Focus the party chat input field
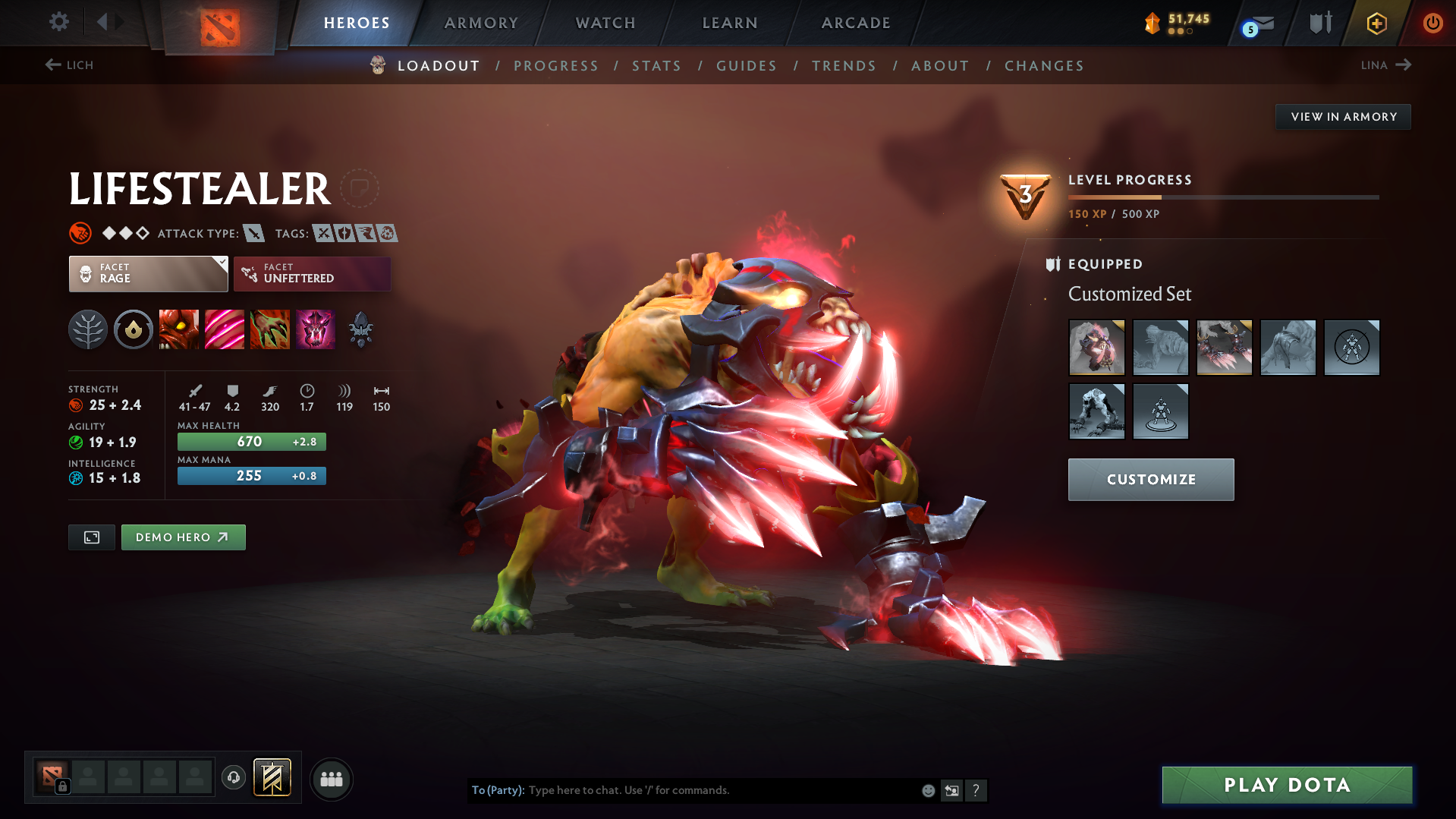 pos(721,790)
